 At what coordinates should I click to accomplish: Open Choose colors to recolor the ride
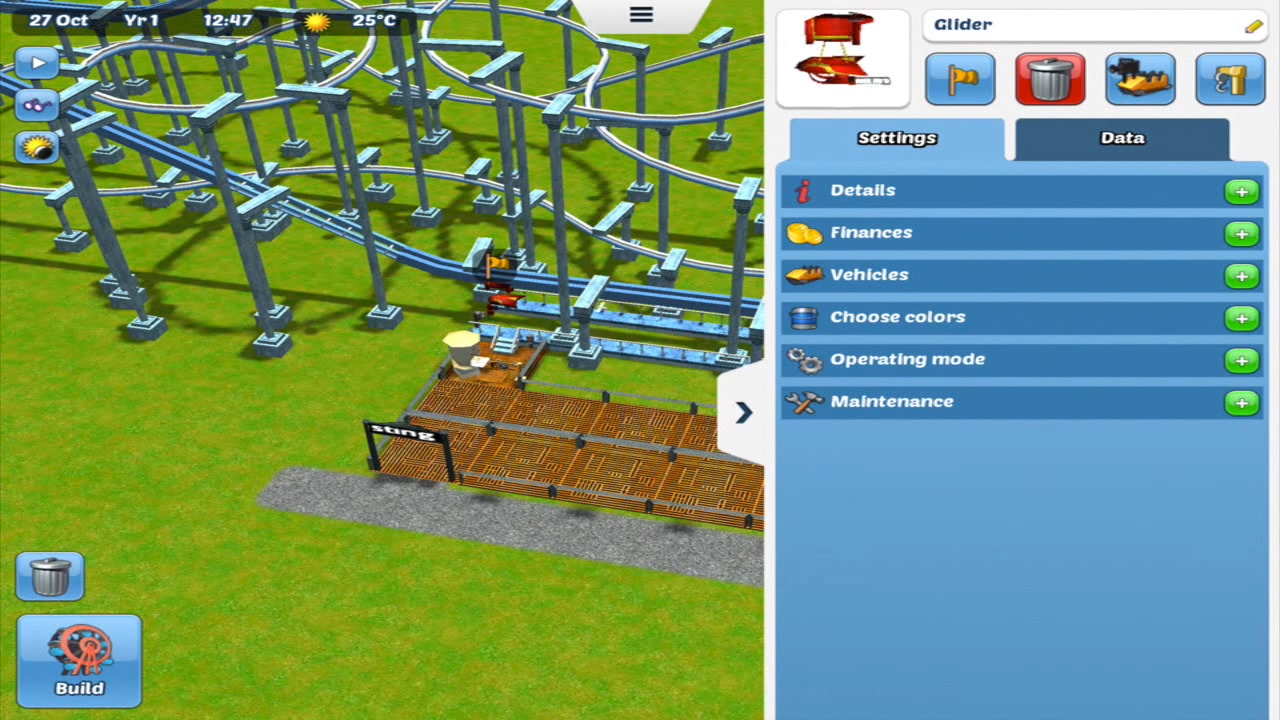click(x=1241, y=317)
